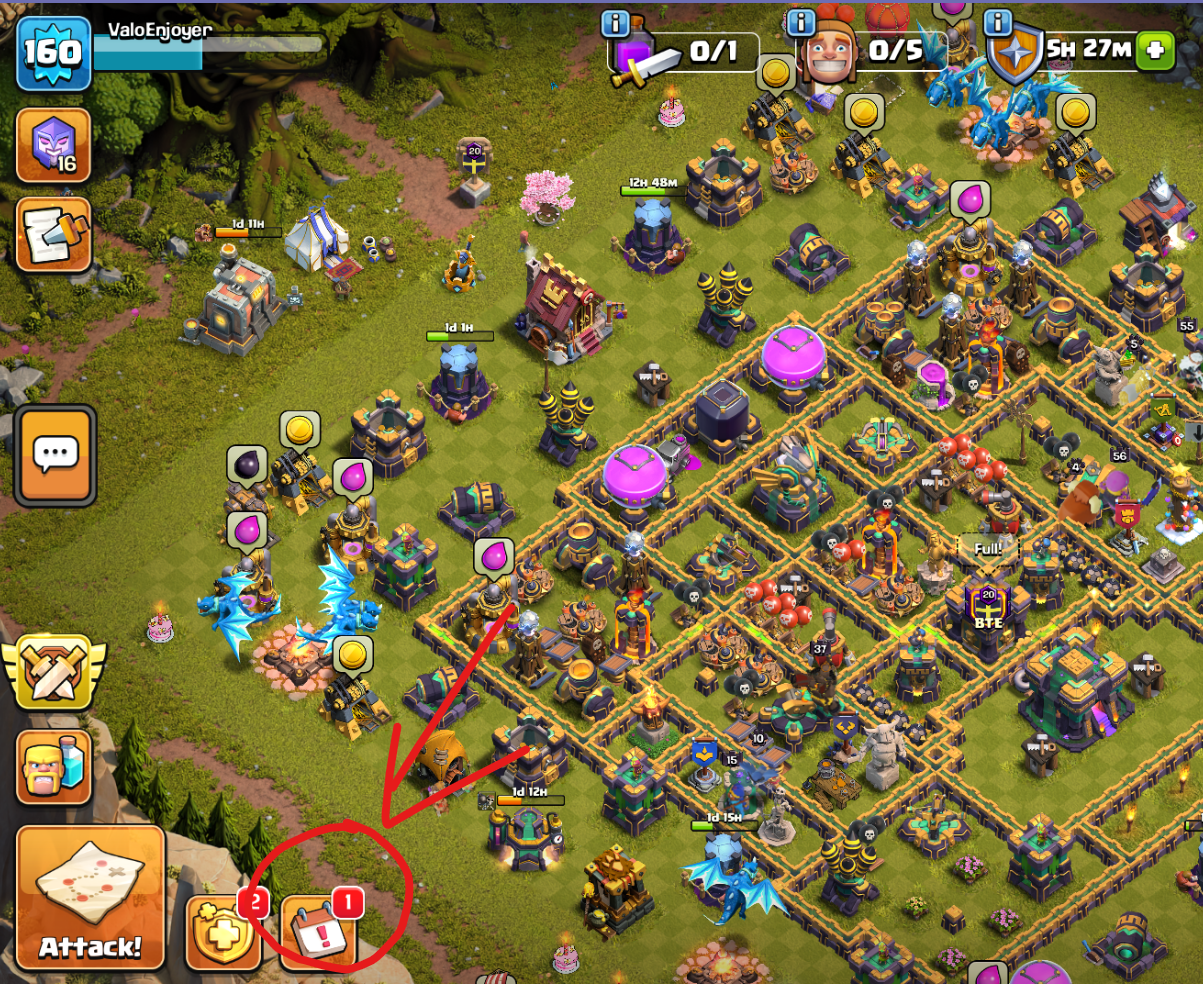Tap the green plus next to shield timer
1203x984 pixels.
(1156, 51)
